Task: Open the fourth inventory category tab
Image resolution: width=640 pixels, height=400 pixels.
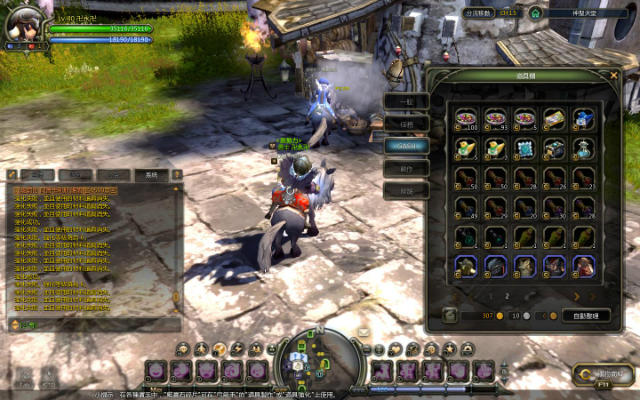Action: (x=406, y=168)
